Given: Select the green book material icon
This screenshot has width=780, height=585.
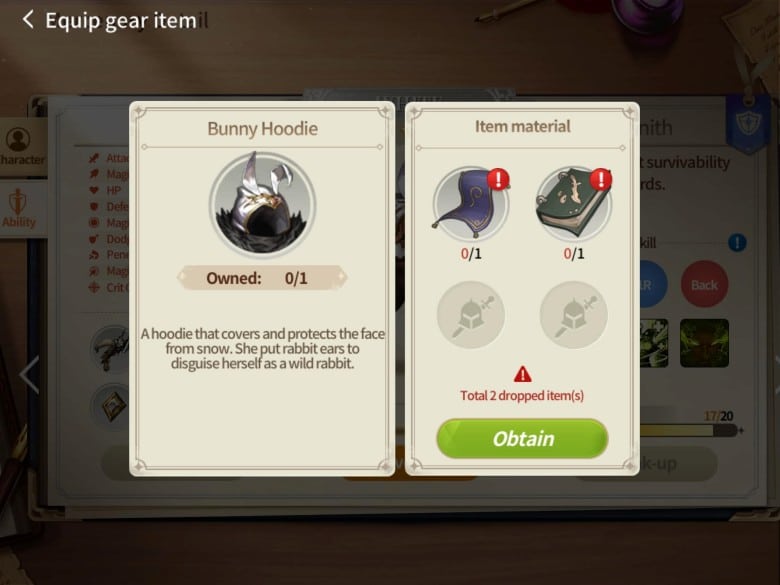Looking at the screenshot, I should (x=573, y=203).
